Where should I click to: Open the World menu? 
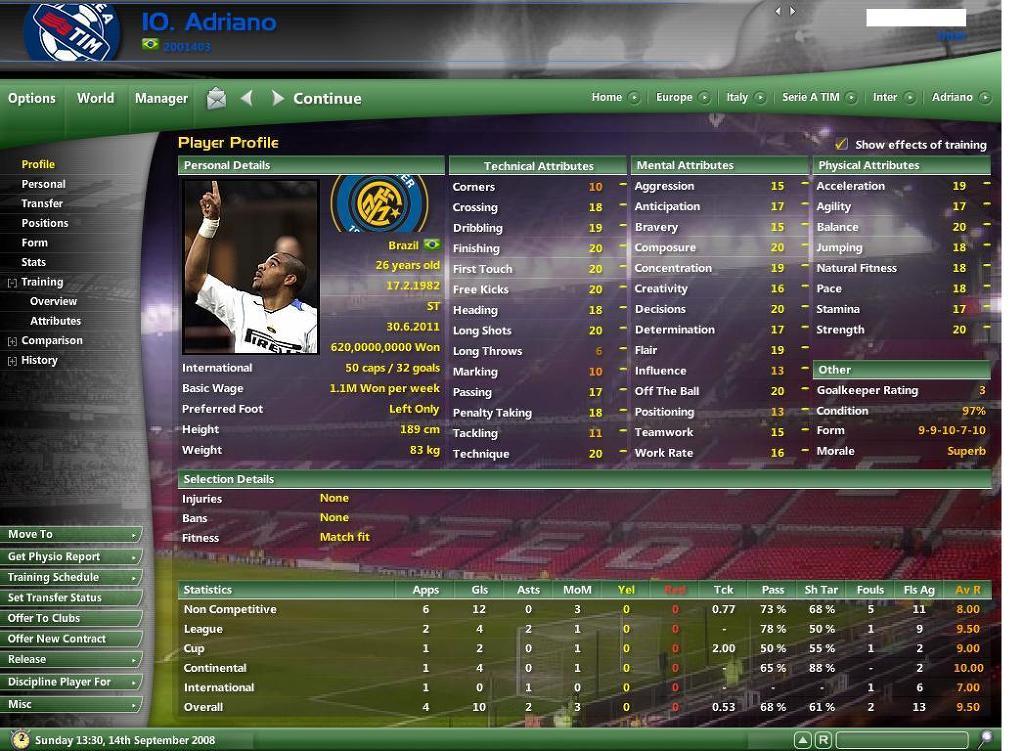95,98
